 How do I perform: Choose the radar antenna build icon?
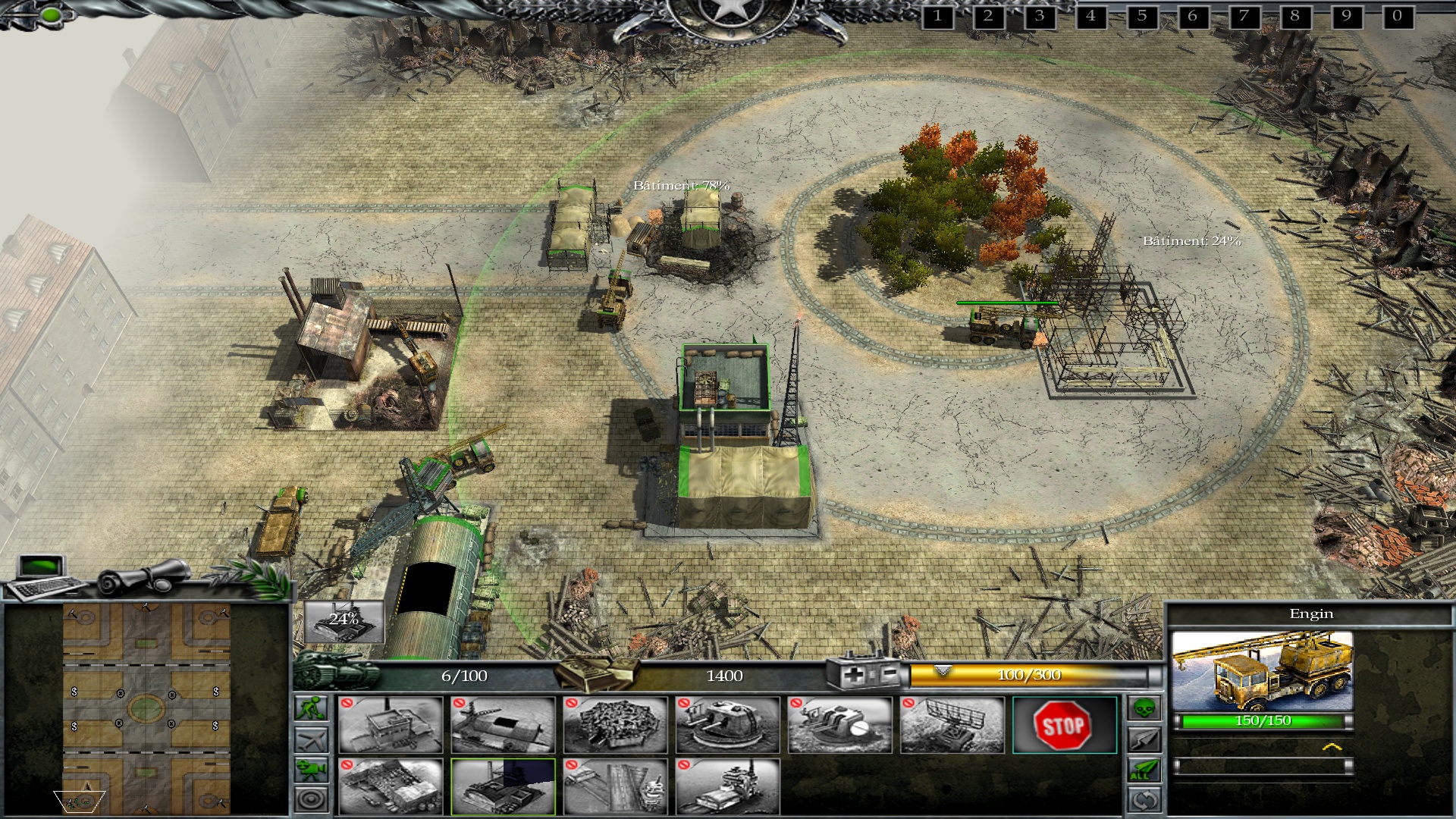tap(952, 725)
